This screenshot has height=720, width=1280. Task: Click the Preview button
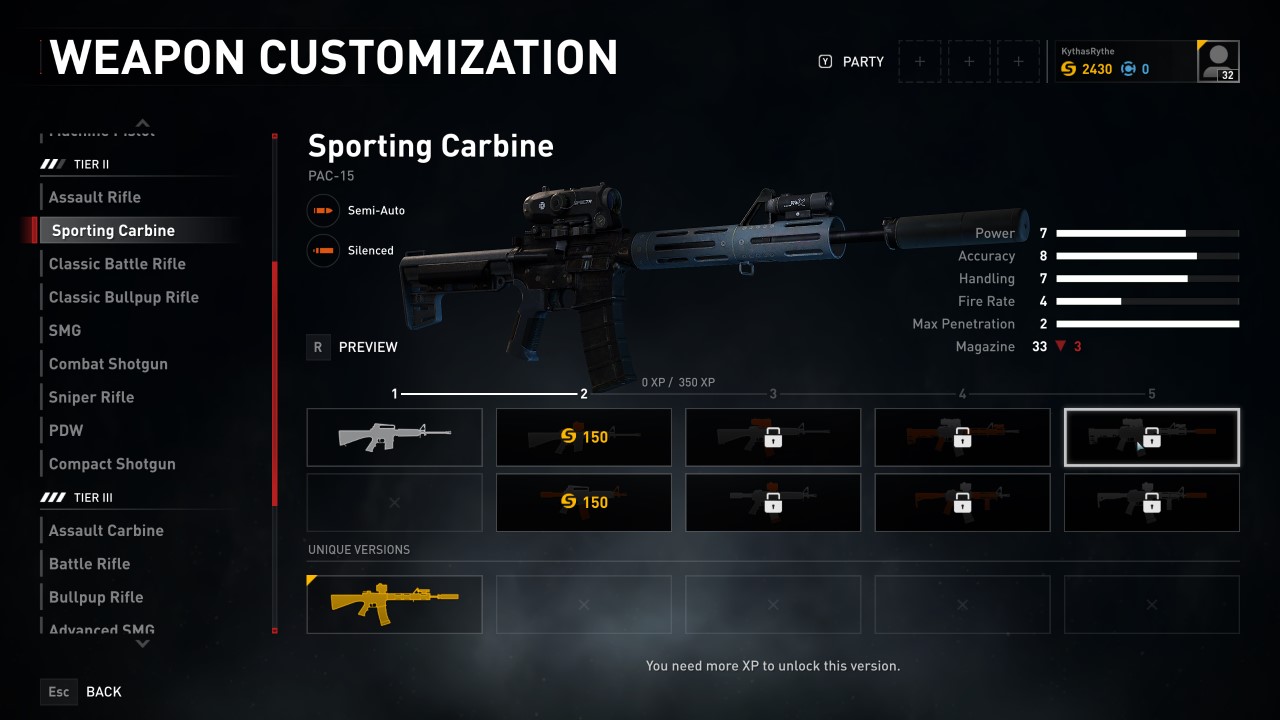pos(353,347)
